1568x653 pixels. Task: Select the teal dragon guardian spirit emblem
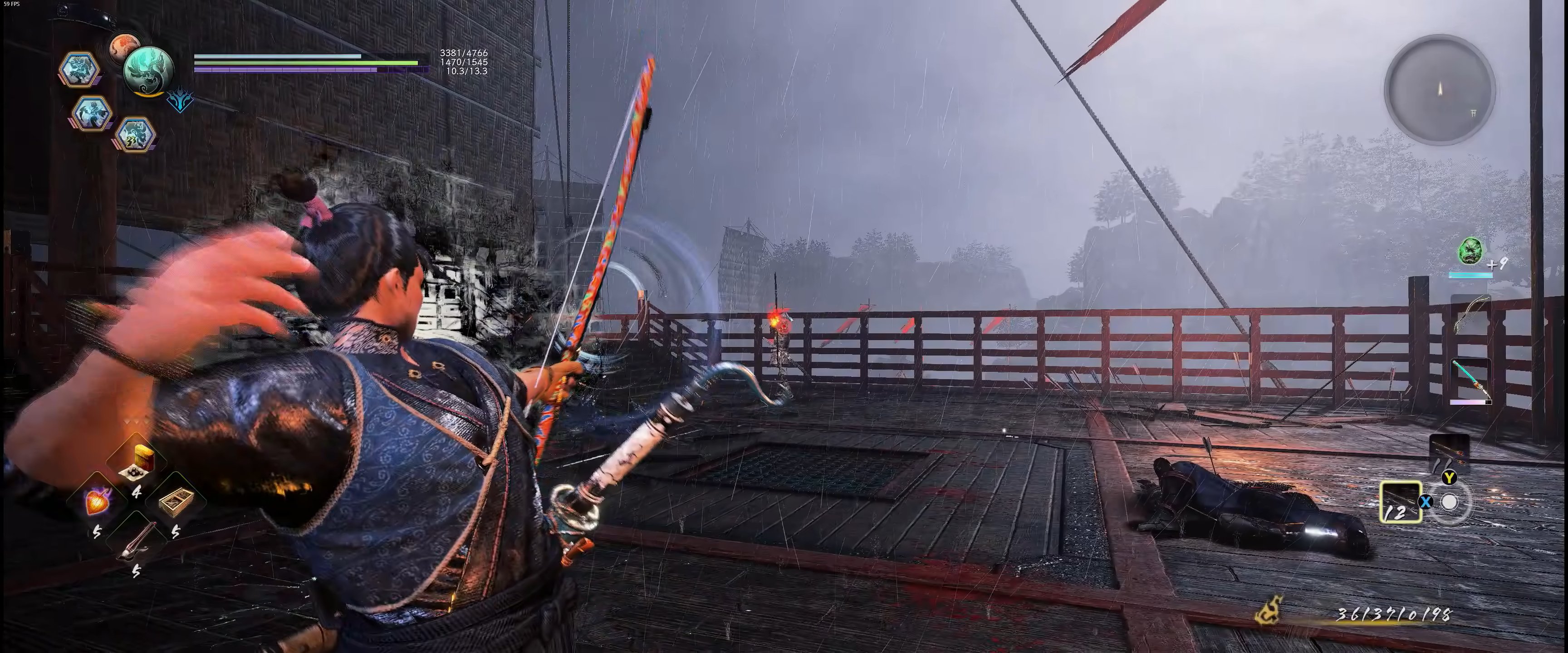coord(148,70)
